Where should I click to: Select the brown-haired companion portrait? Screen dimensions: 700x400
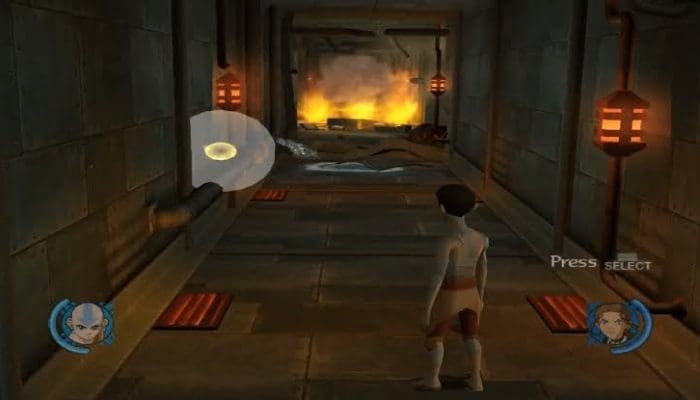[612, 322]
